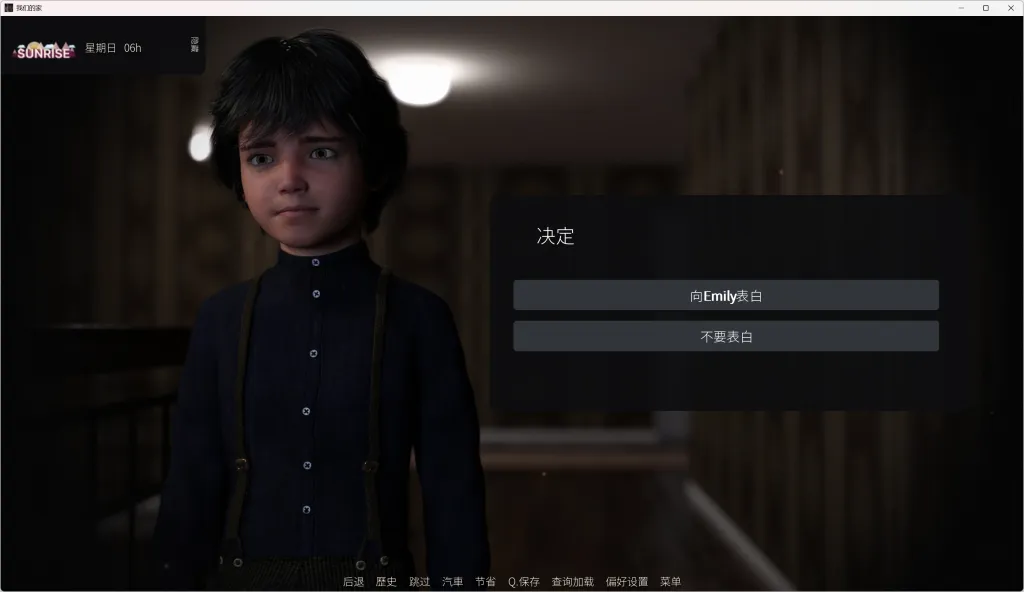Click the small 隐藏 hide toggle beside the clock

click(194, 45)
